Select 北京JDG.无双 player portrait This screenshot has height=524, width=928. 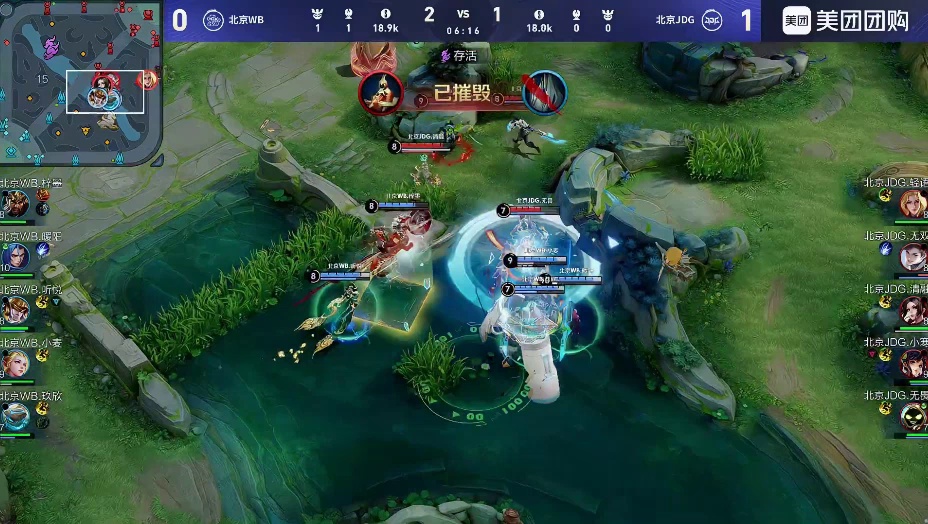(x=912, y=257)
